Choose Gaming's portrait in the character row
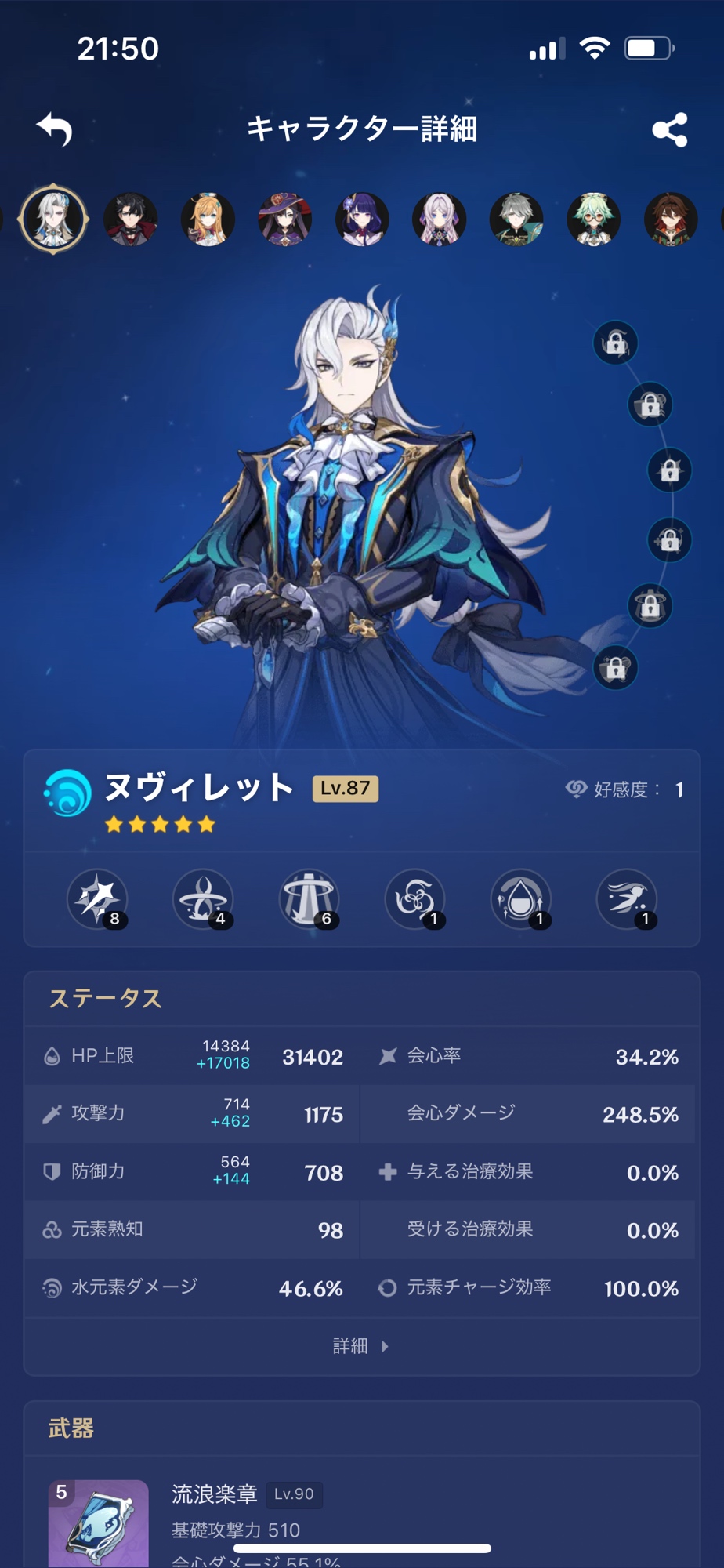 coord(671,219)
